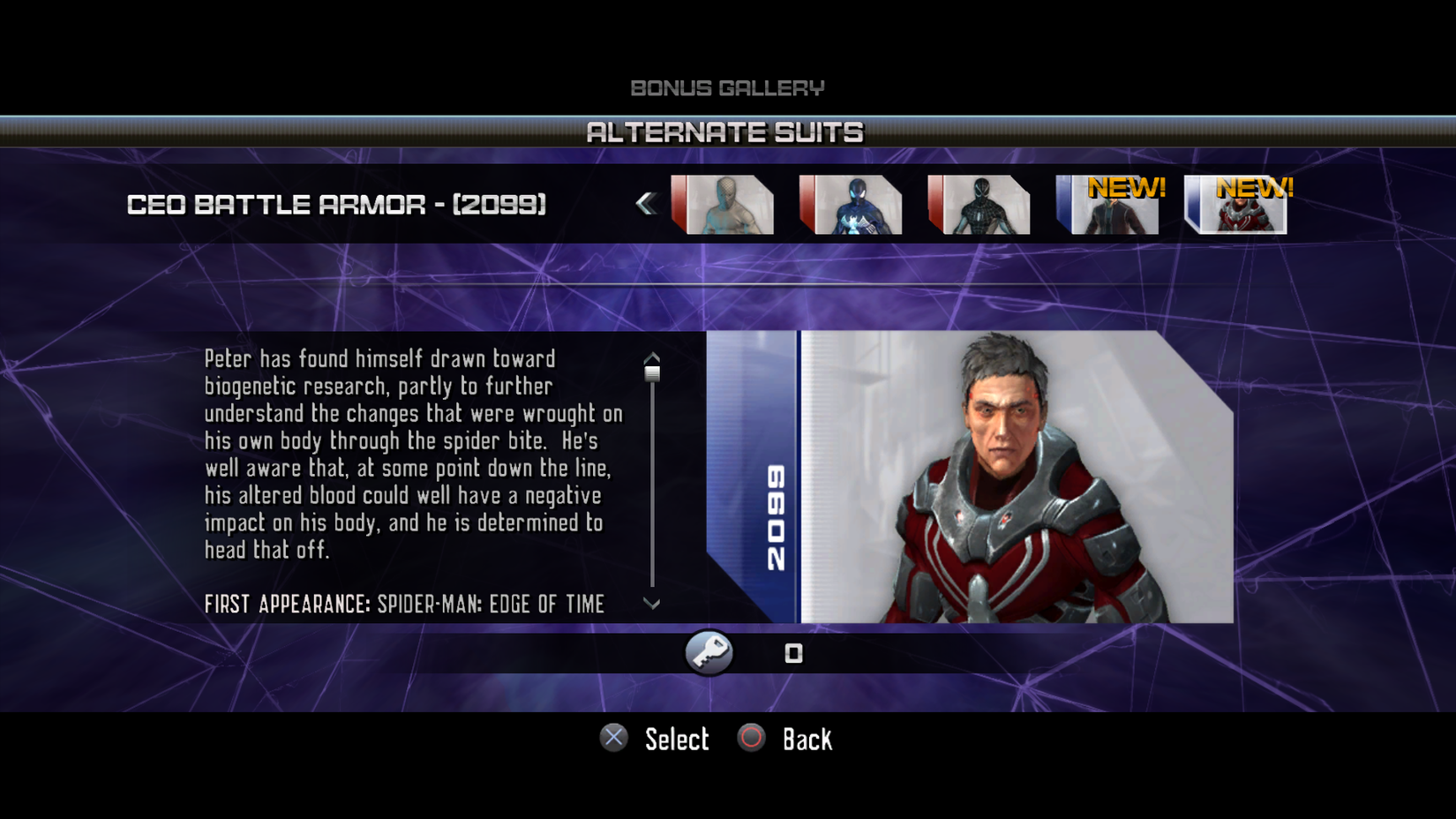Image resolution: width=1456 pixels, height=819 pixels.
Task: Click the NEW! badge on the rightmost suit
Action: pos(1256,186)
